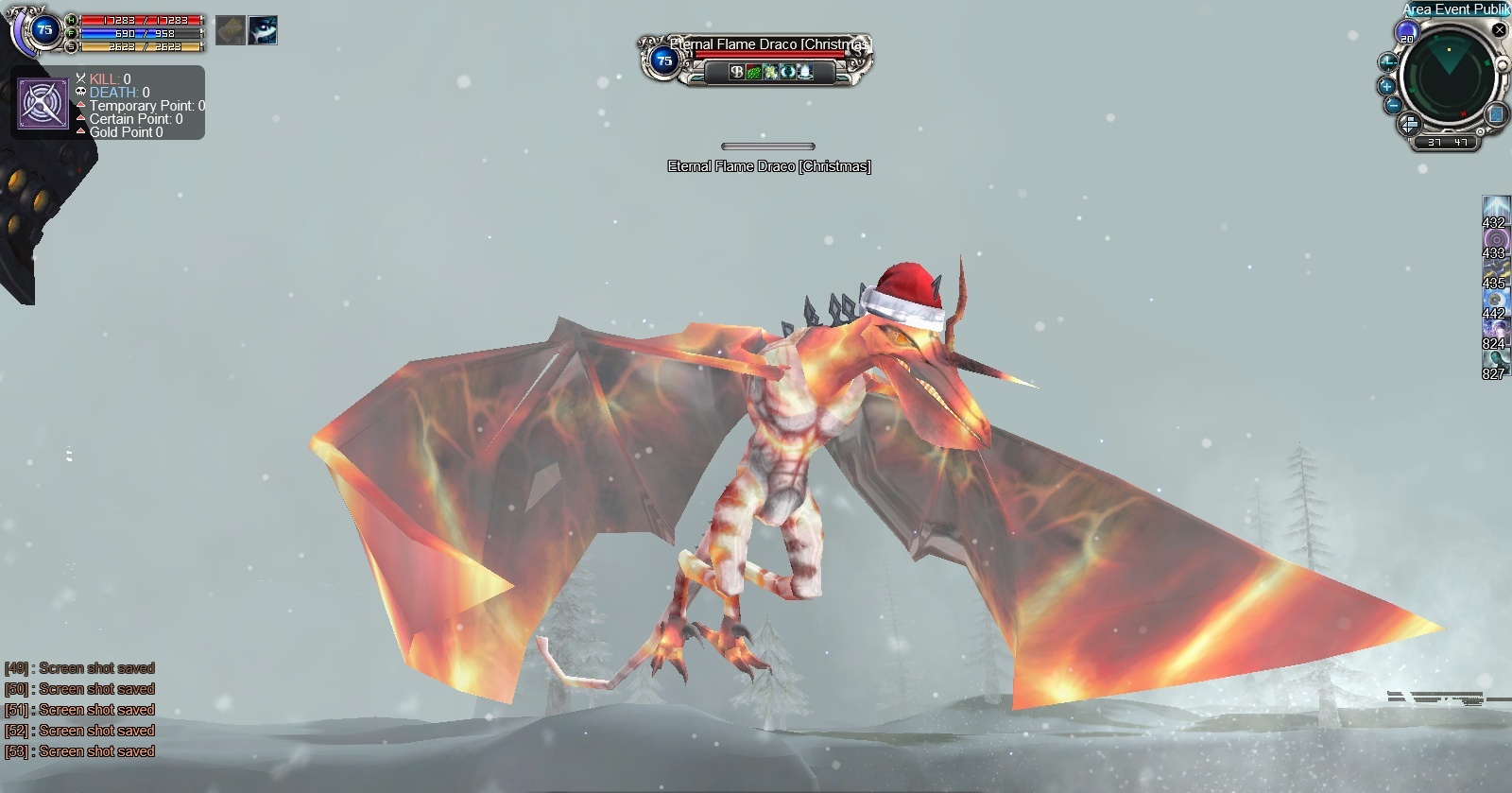Zoom in the minimap with the plus button

1386,86
